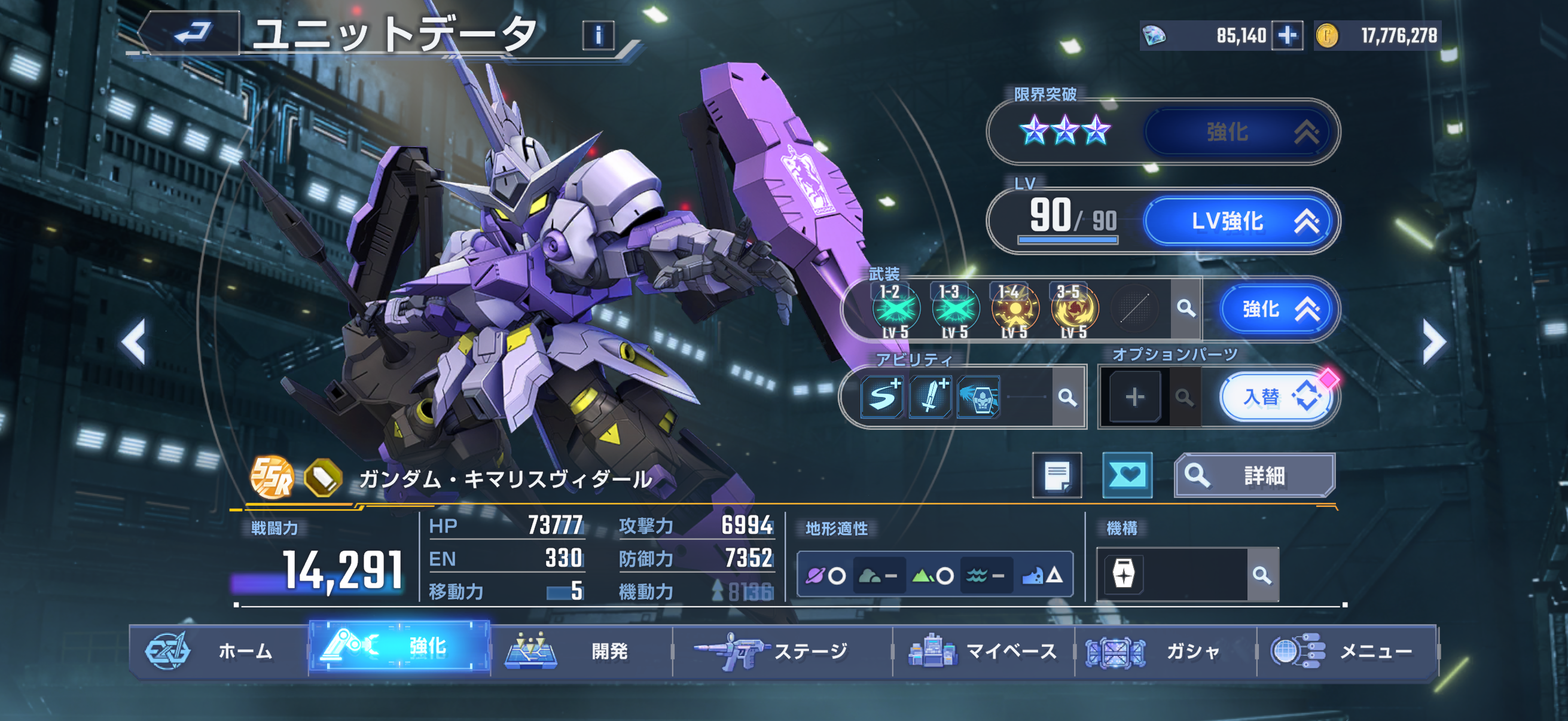This screenshot has height=721, width=1568.
Task: Open the unit data info button
Action: click(598, 35)
